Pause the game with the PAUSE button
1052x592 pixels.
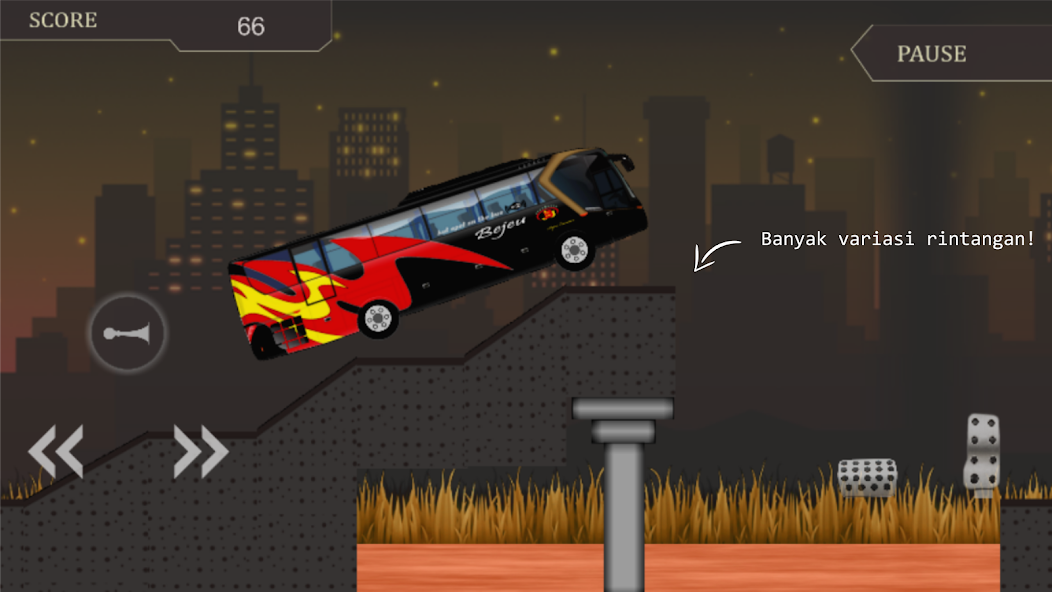tap(932, 54)
